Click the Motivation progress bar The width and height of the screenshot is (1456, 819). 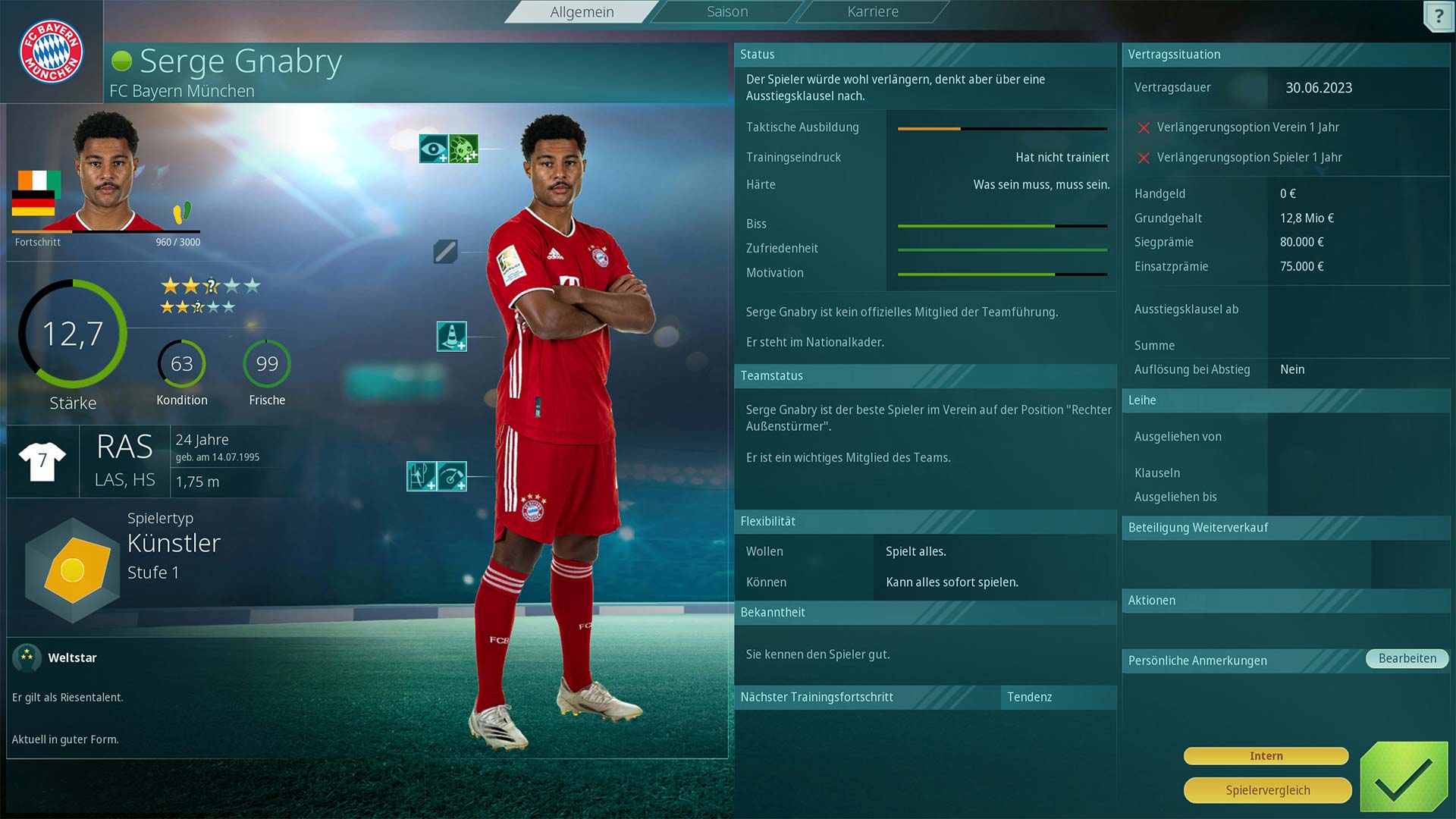(x=1001, y=273)
